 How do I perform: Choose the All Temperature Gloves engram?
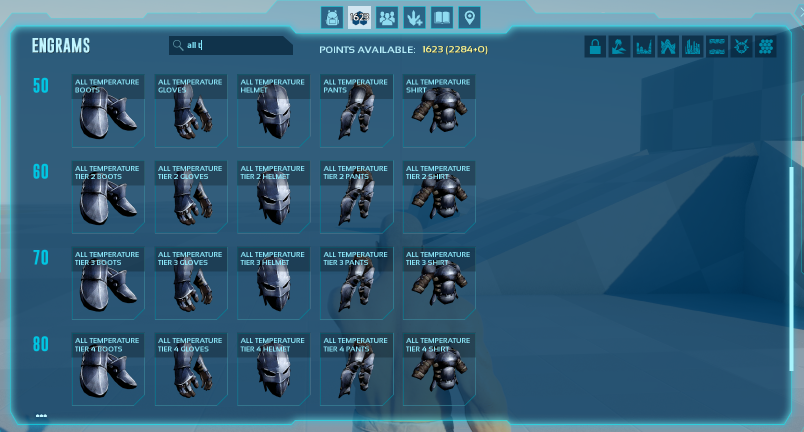pyautogui.click(x=191, y=110)
